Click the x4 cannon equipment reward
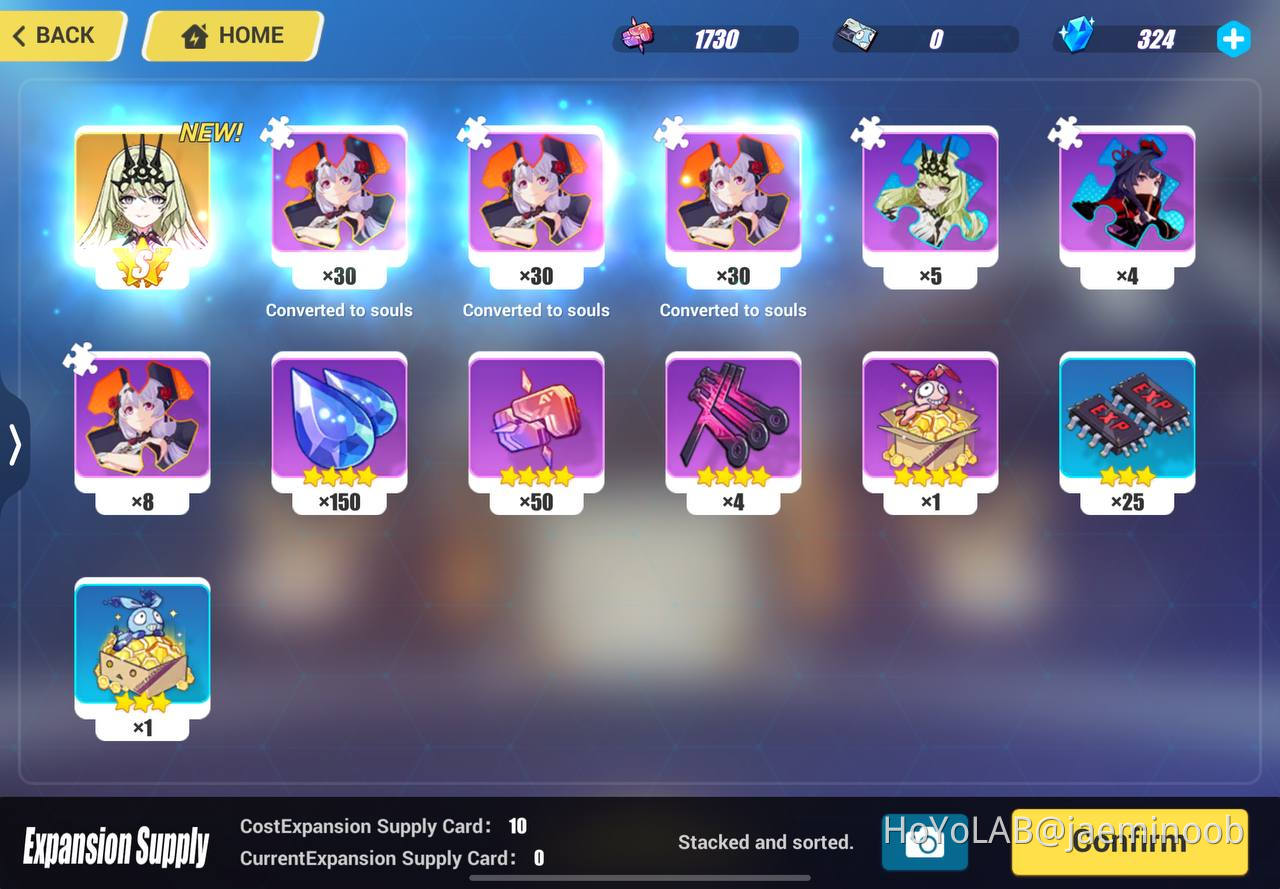 click(x=733, y=425)
